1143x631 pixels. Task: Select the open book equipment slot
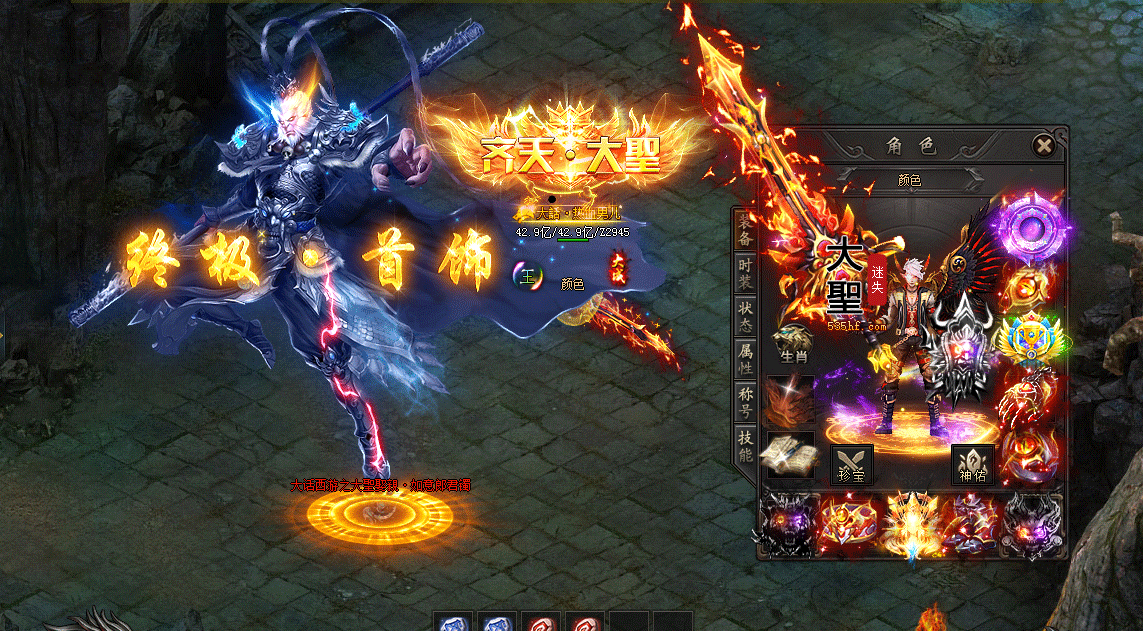(789, 455)
